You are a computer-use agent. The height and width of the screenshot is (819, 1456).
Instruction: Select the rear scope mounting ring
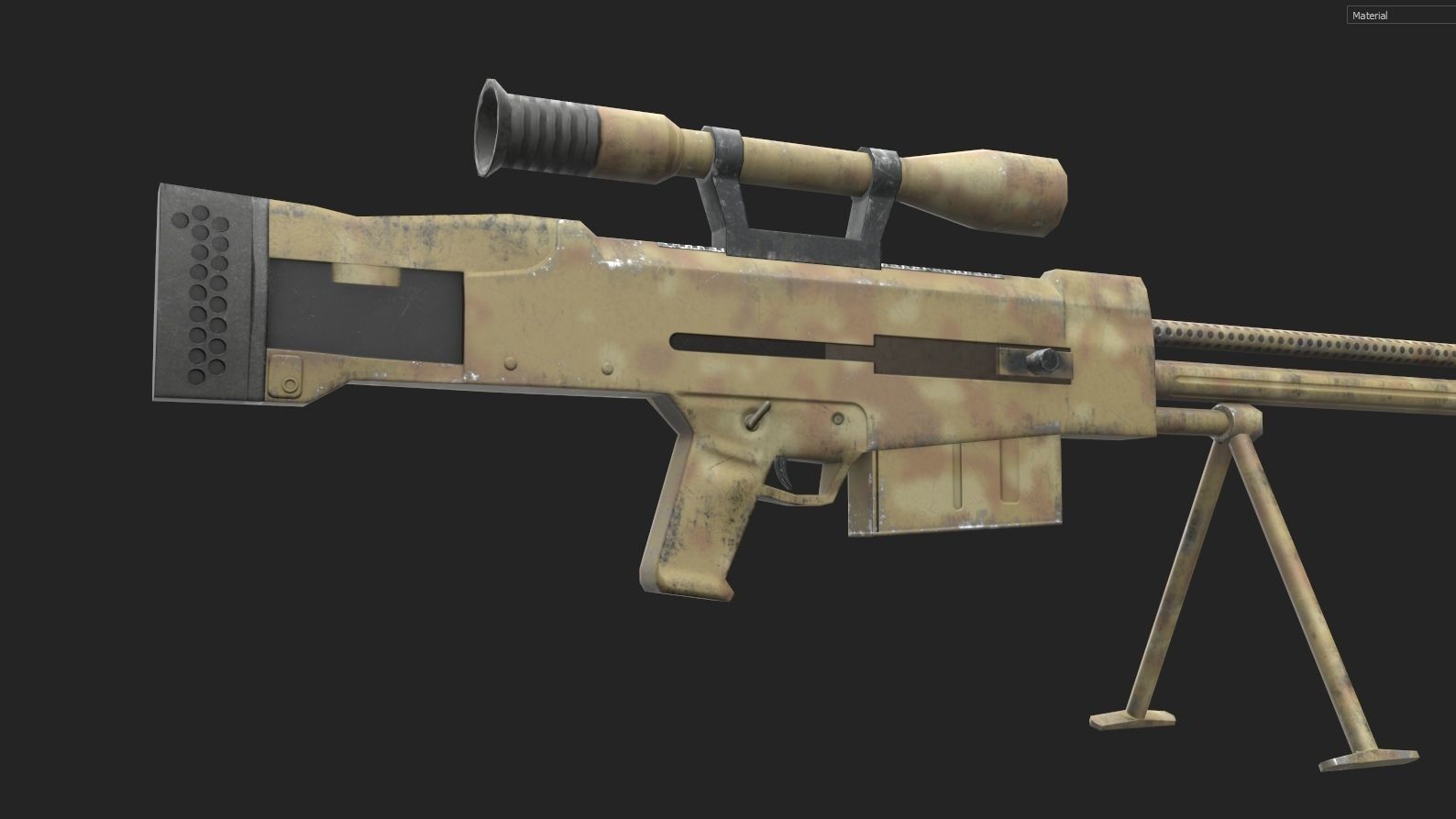tap(724, 151)
